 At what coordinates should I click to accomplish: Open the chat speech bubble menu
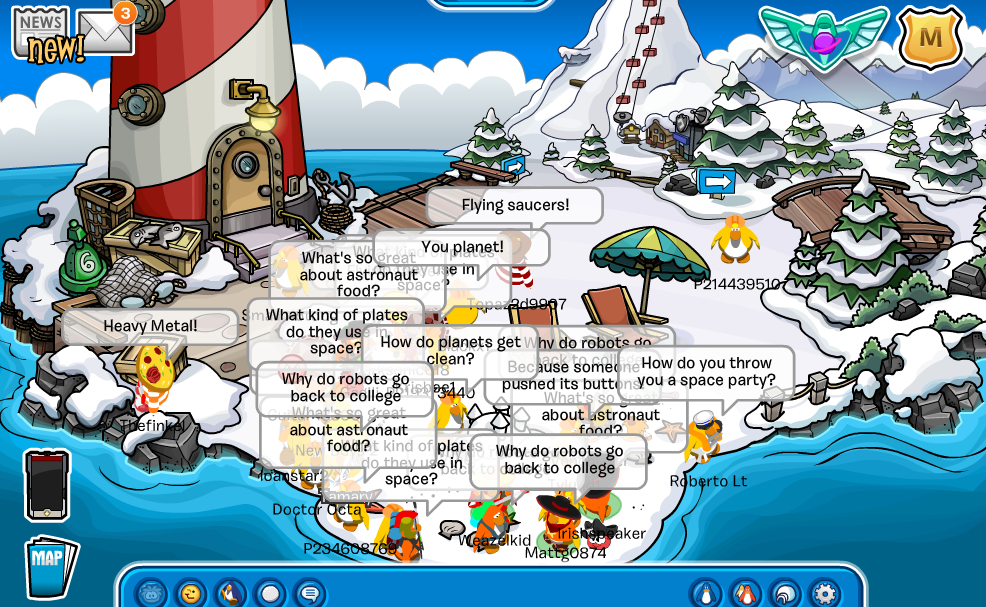tap(310, 594)
